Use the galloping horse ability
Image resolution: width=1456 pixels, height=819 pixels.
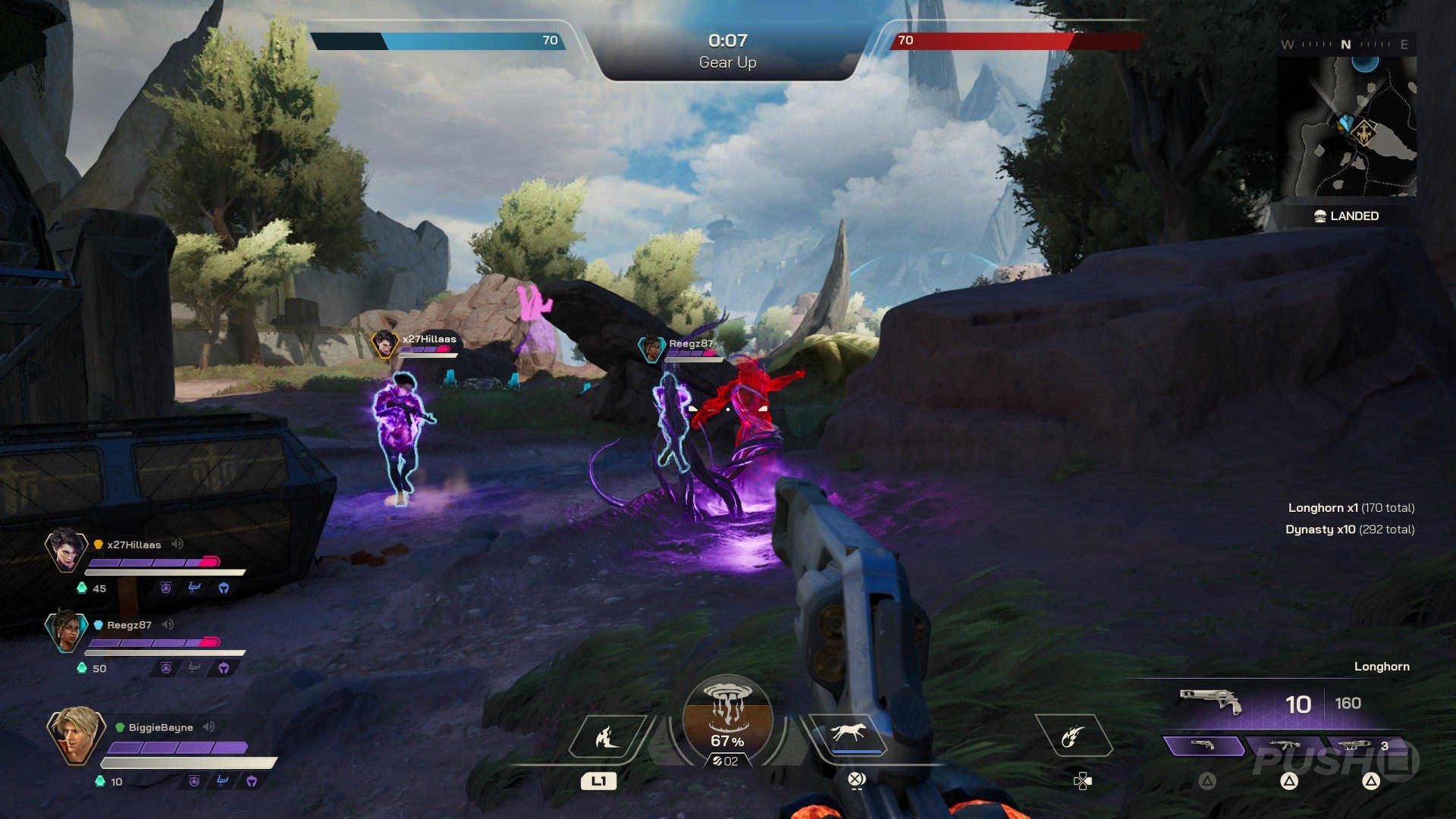click(848, 734)
